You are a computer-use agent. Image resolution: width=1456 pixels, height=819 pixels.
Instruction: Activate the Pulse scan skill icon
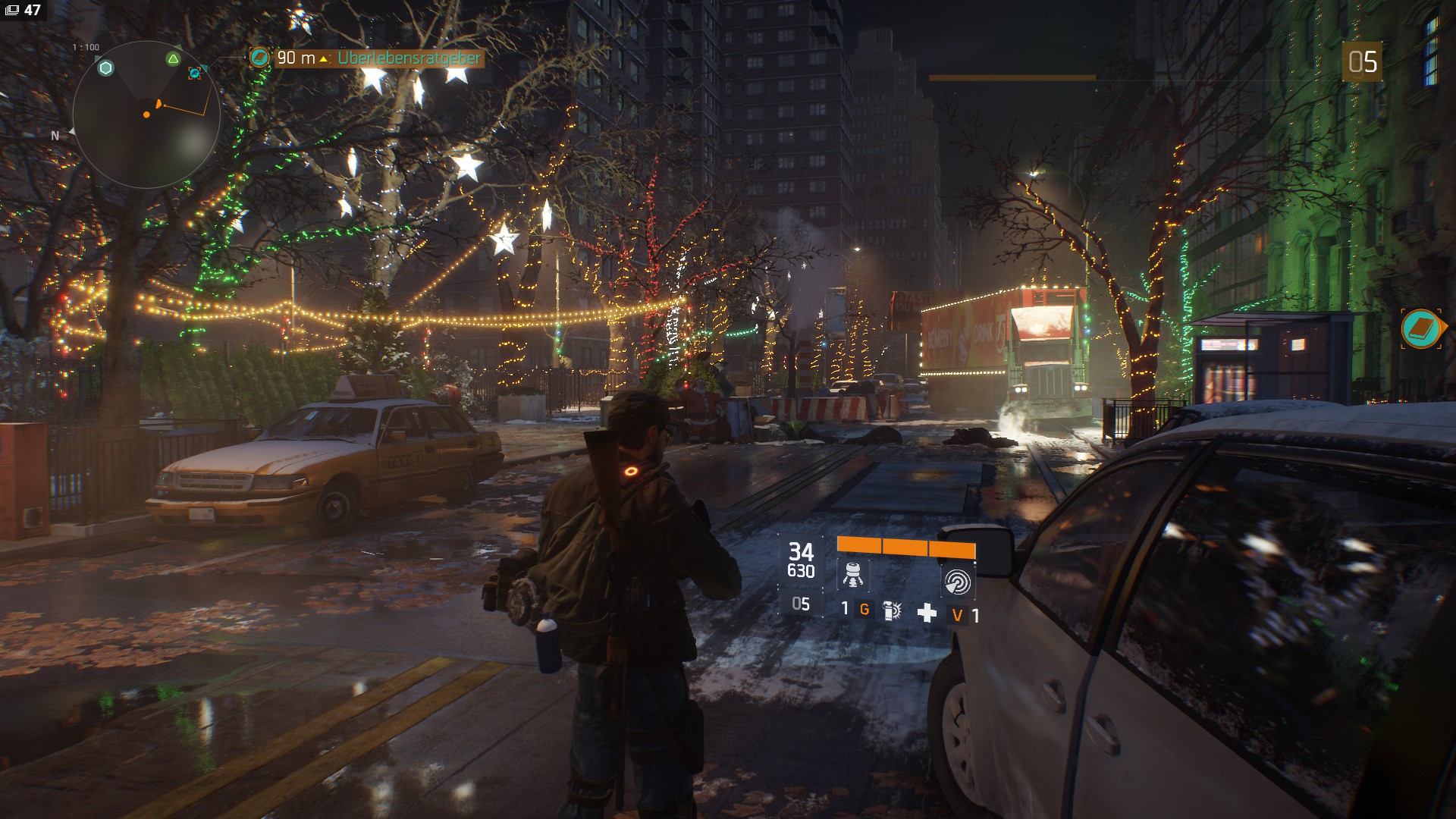click(x=957, y=581)
